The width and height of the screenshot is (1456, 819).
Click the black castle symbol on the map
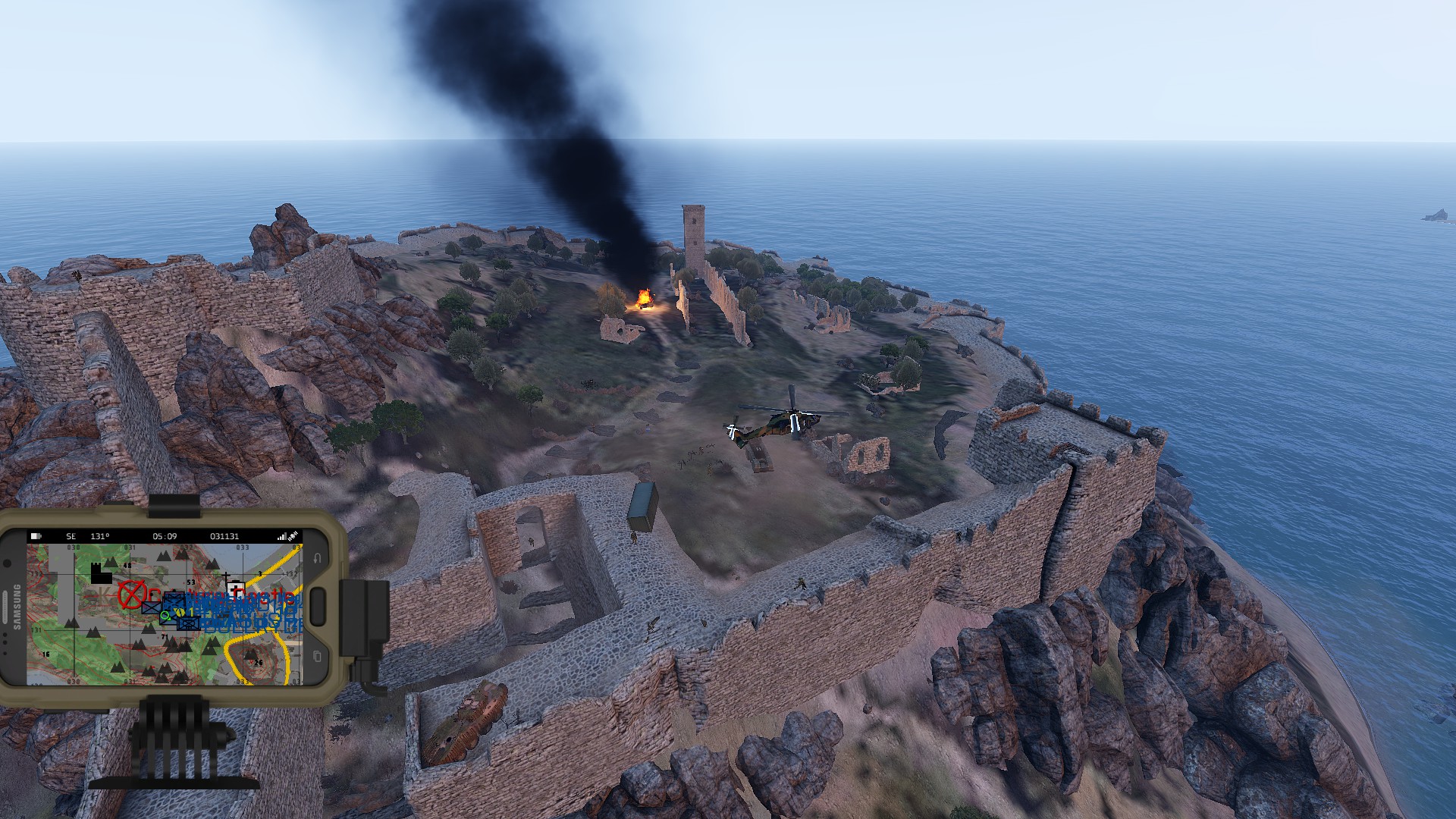click(102, 573)
